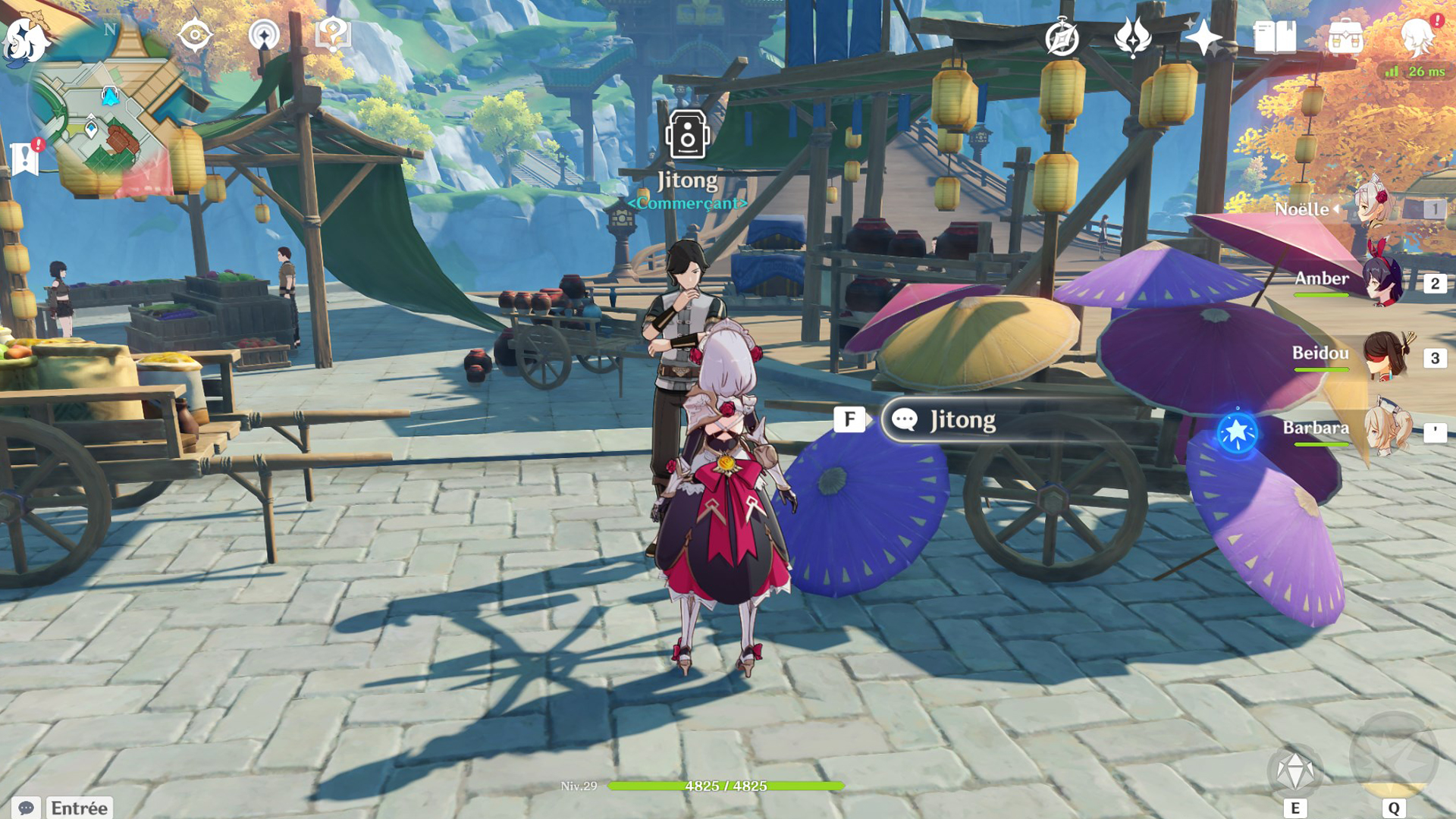Open the quest bookmark with alert

pyautogui.click(x=26, y=157)
